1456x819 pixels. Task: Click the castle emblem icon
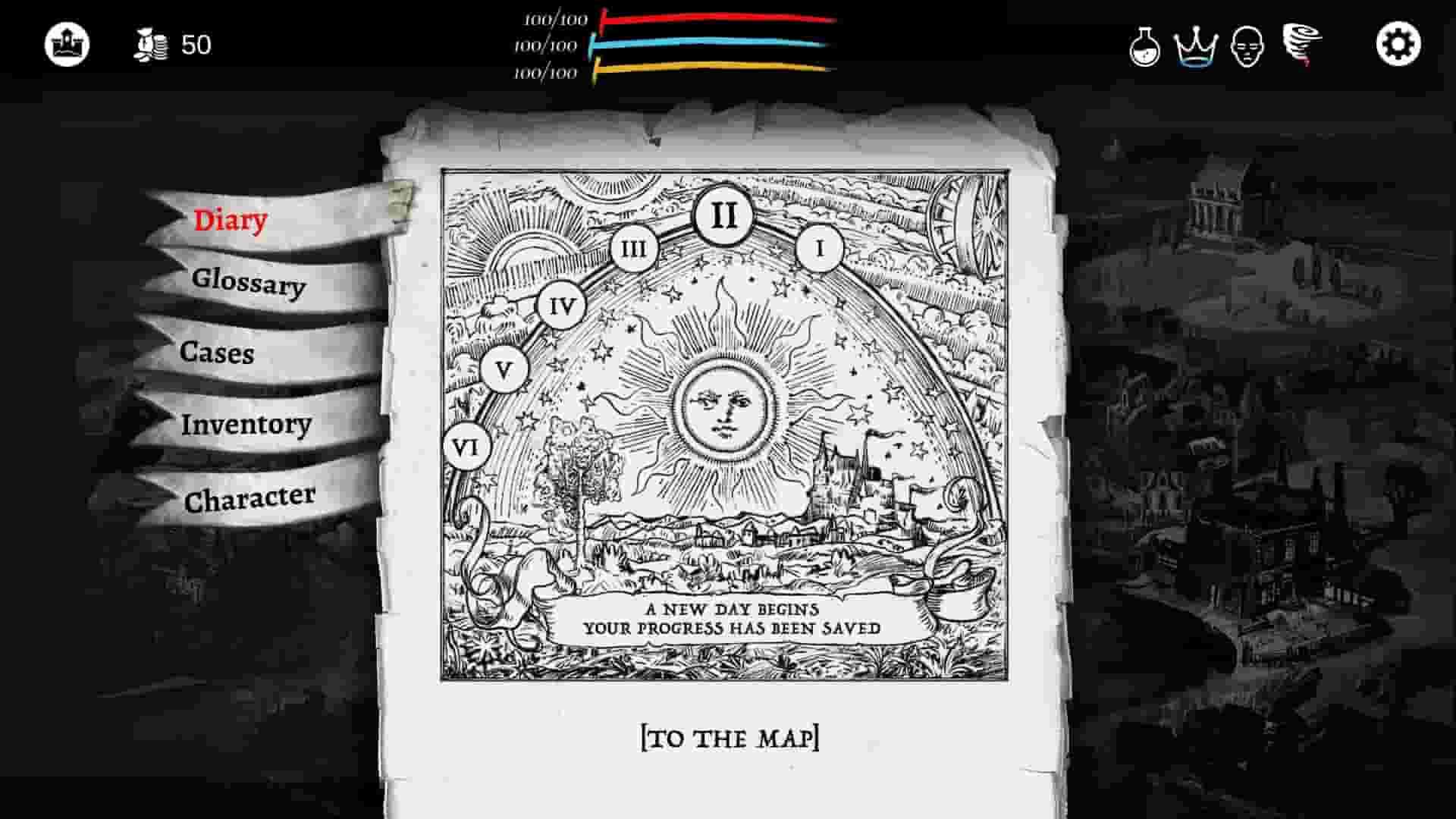coord(66,44)
